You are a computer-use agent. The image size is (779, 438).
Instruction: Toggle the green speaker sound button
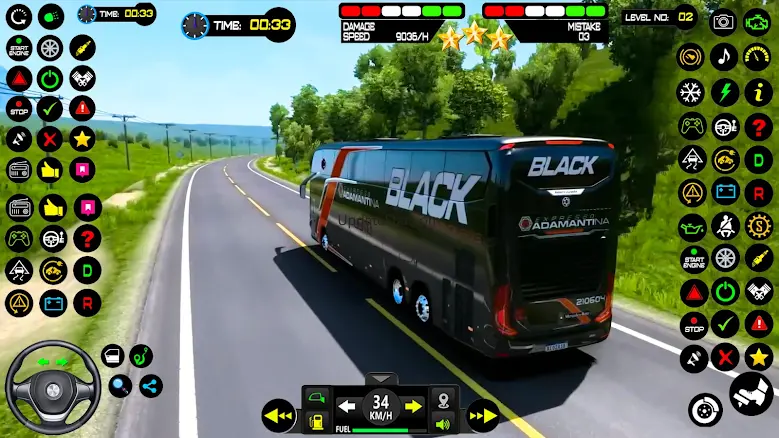444,423
